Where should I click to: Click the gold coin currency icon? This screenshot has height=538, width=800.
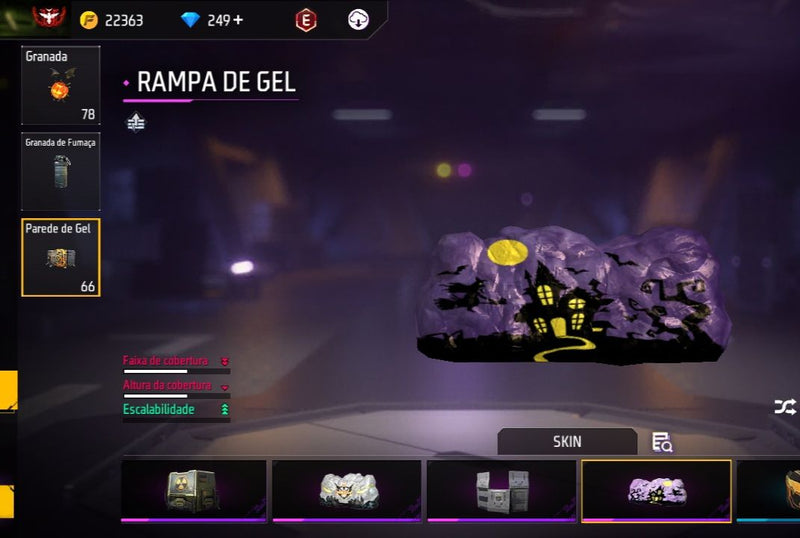click(89, 20)
